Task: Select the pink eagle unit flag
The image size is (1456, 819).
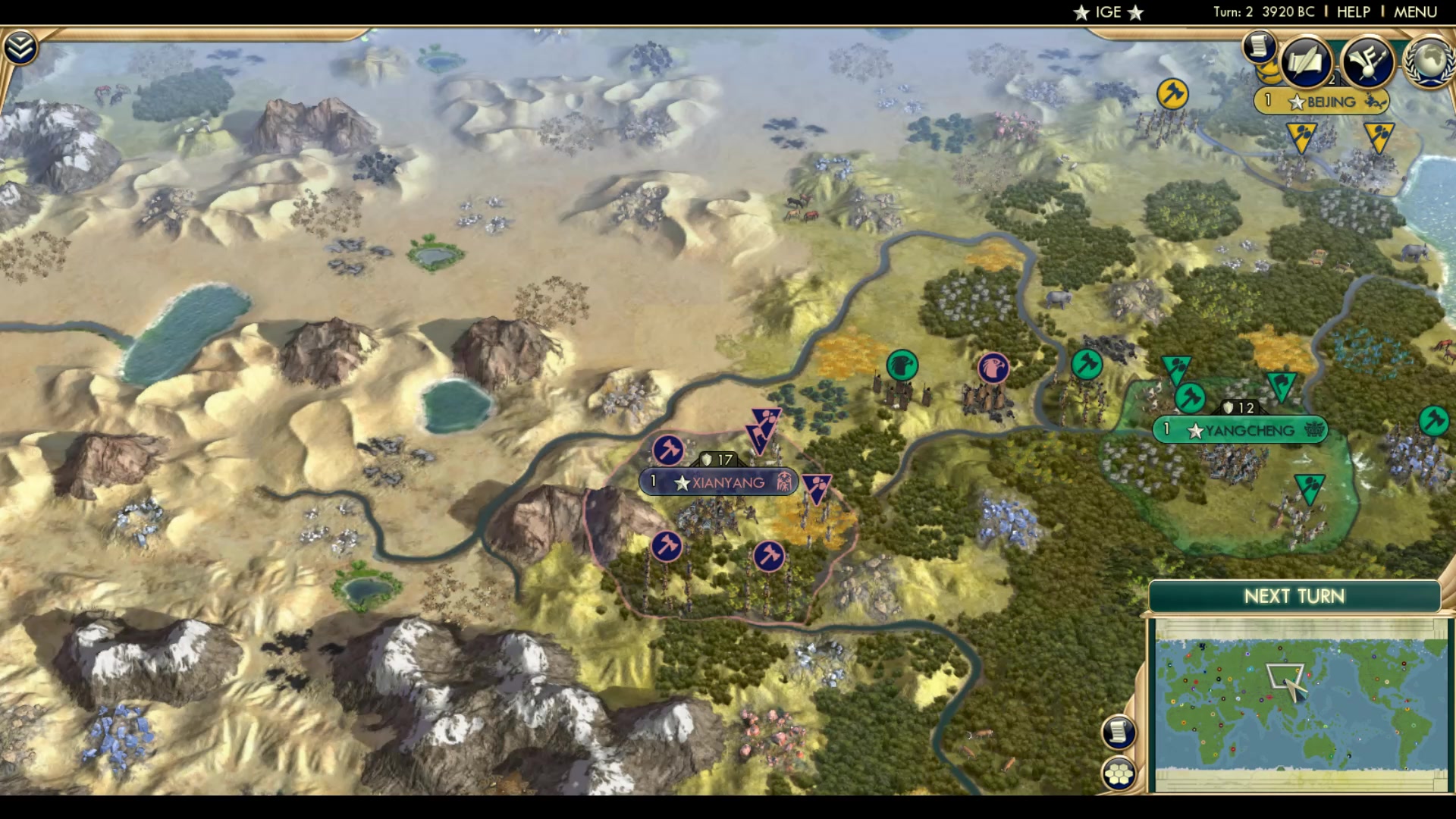Action: pos(992,366)
